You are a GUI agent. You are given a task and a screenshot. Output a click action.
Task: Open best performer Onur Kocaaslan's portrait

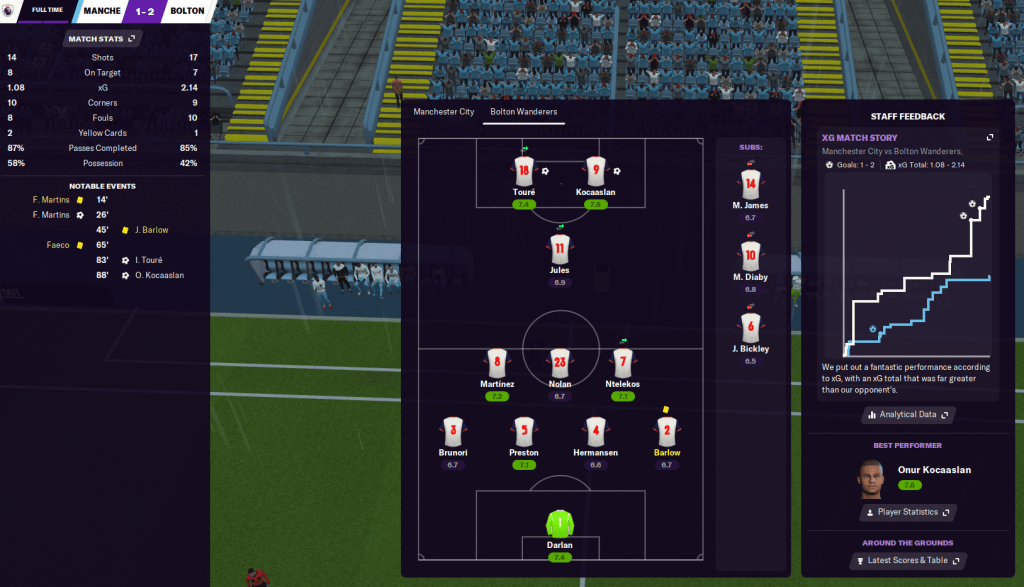(873, 479)
